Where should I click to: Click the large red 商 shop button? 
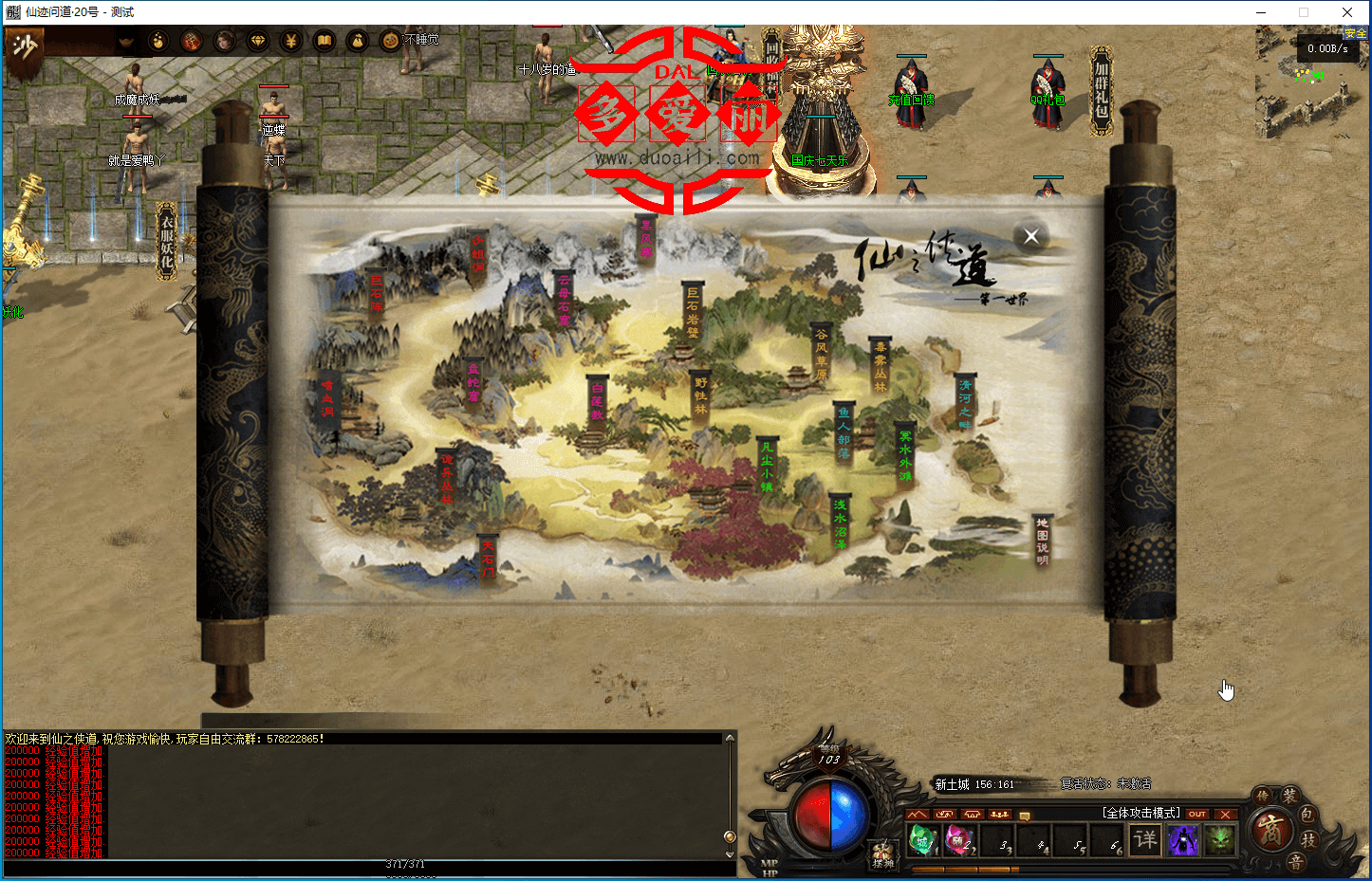click(1270, 831)
